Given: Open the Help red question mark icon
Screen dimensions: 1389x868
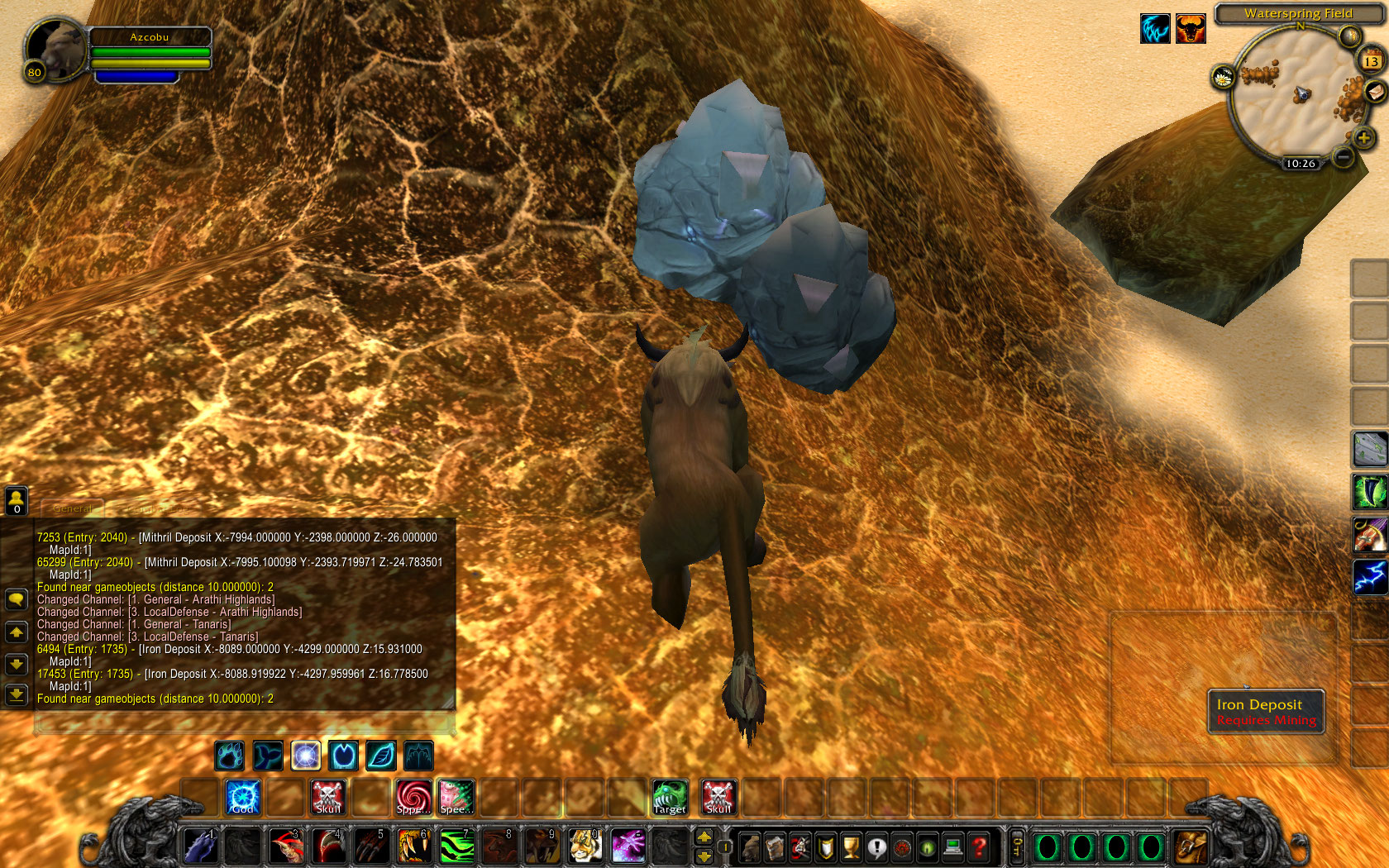Looking at the screenshot, I should click(x=978, y=847).
